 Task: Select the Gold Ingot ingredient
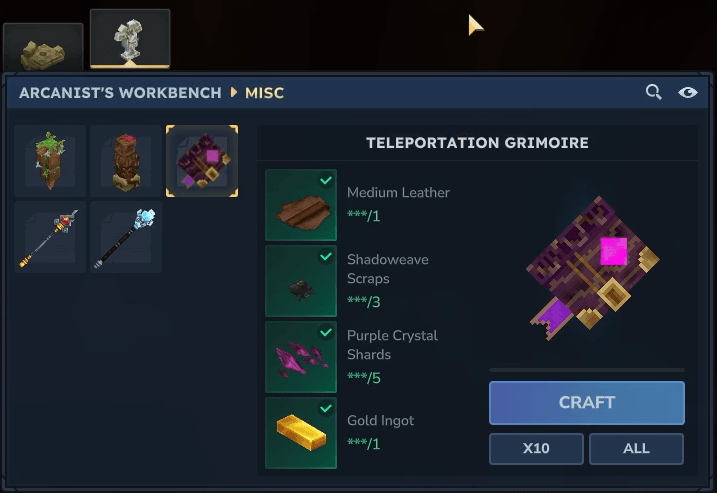click(x=301, y=433)
